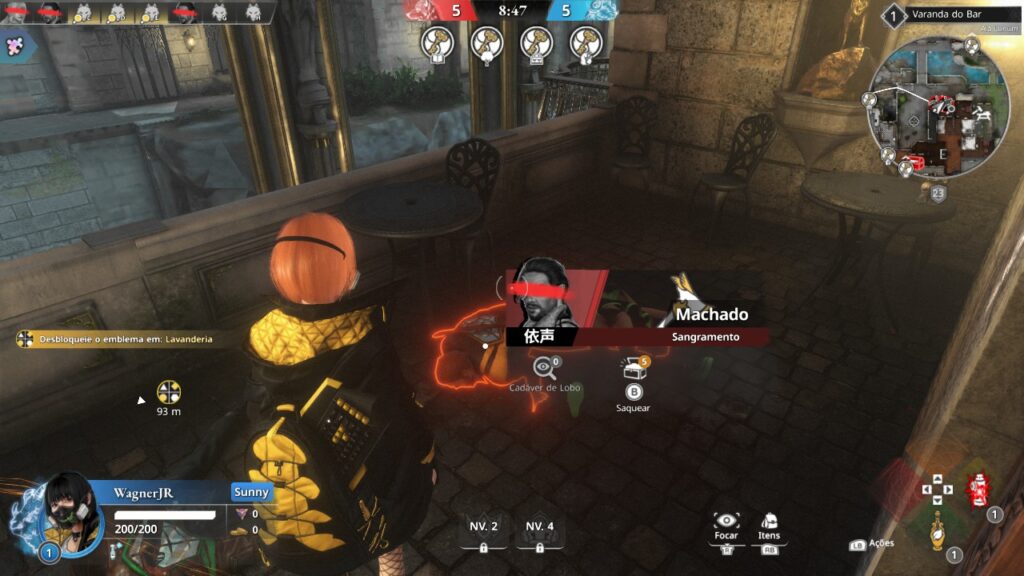Click the blue team score emblem

click(x=600, y=11)
